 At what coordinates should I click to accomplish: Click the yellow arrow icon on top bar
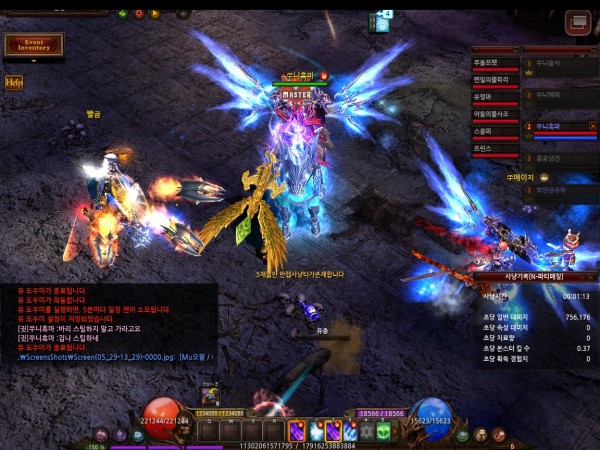click(x=155, y=13)
